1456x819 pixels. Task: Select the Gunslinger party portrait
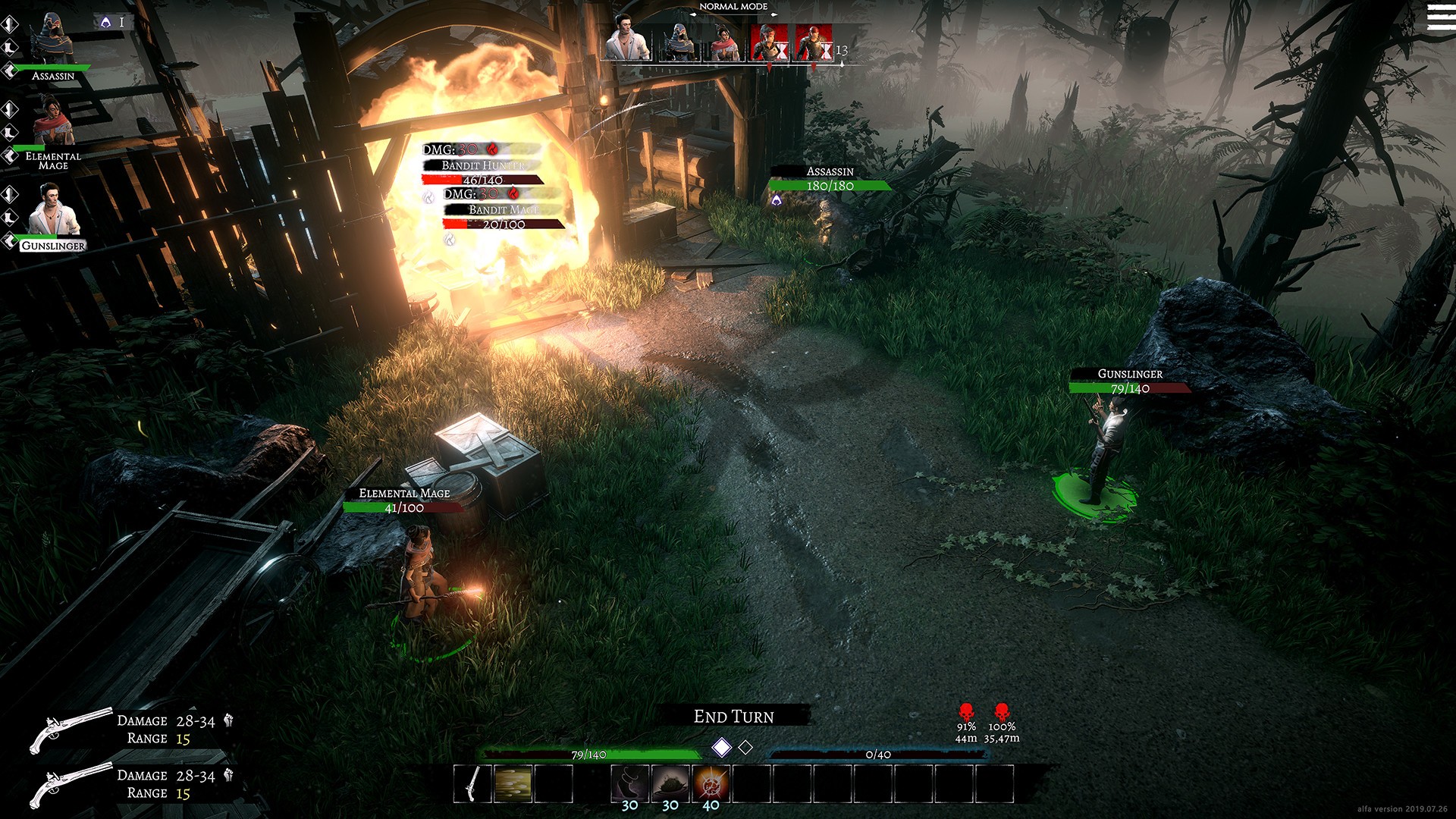[x=53, y=211]
